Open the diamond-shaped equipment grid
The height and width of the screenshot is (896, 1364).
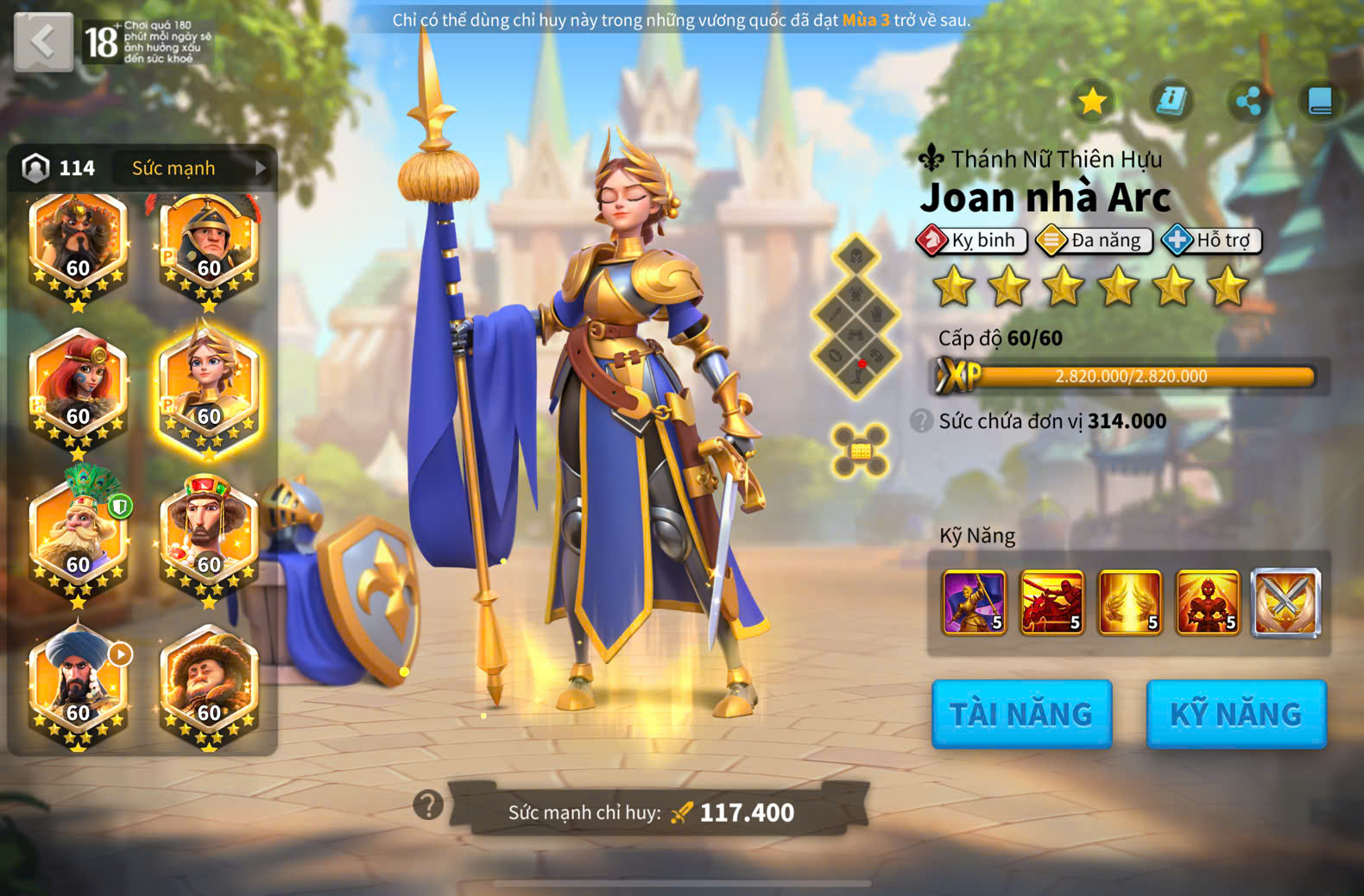click(x=856, y=317)
